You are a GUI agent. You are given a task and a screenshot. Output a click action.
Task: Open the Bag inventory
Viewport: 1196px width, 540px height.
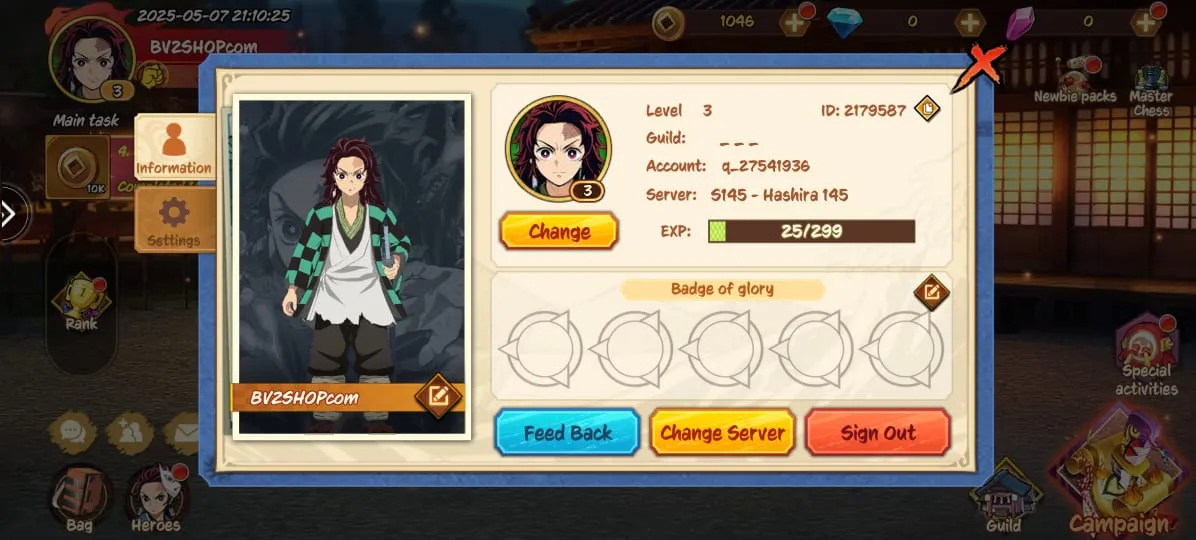click(79, 497)
